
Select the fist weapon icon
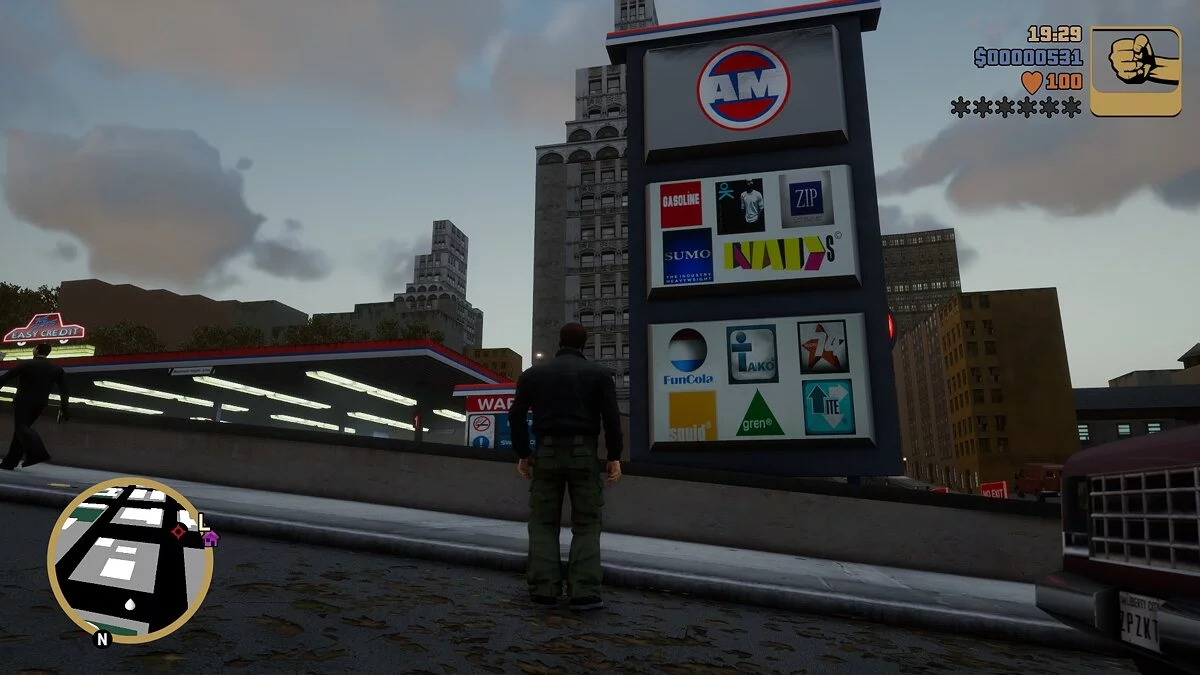(1135, 71)
